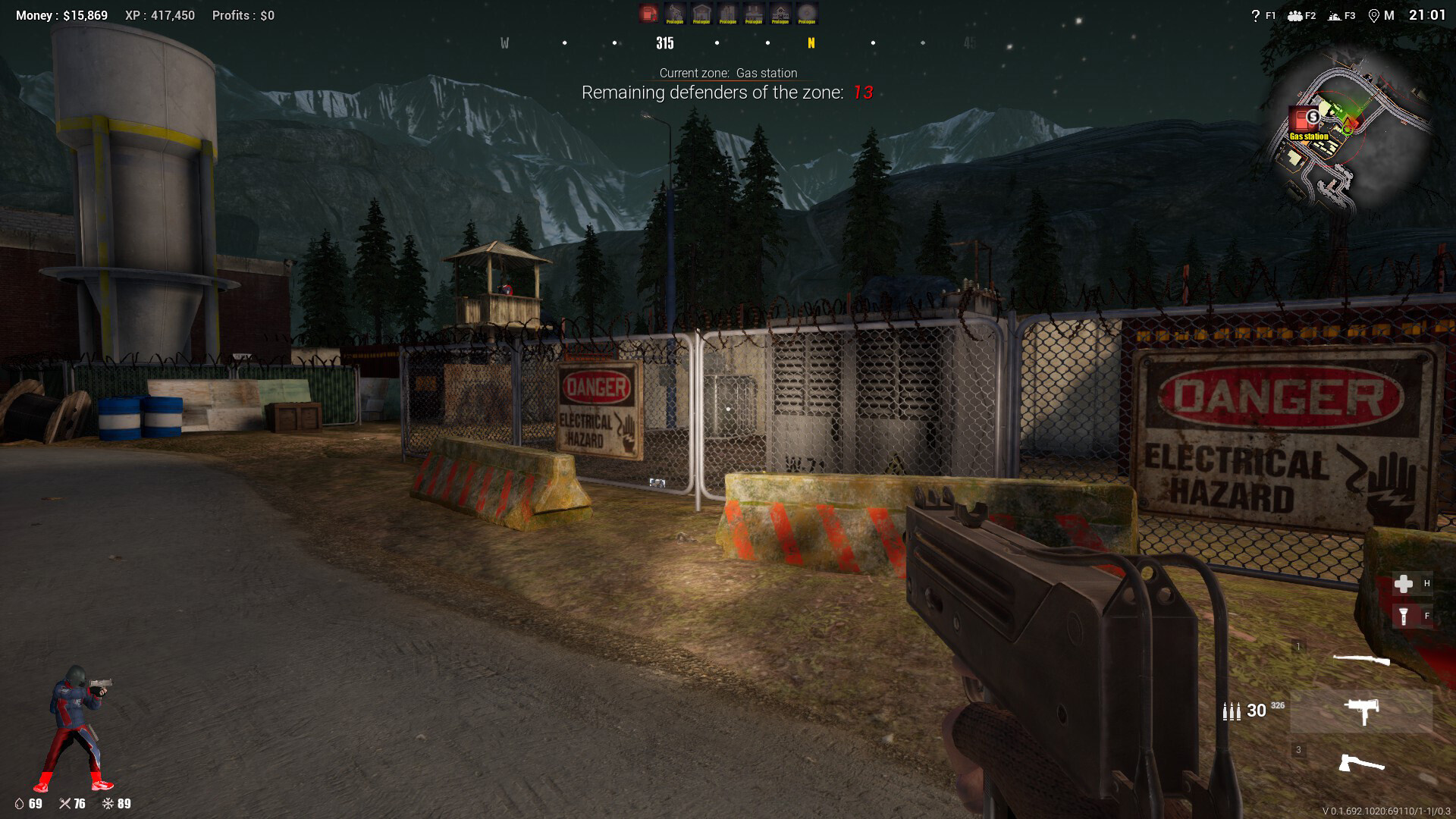Click the ammo counter showing 30

(1255, 711)
